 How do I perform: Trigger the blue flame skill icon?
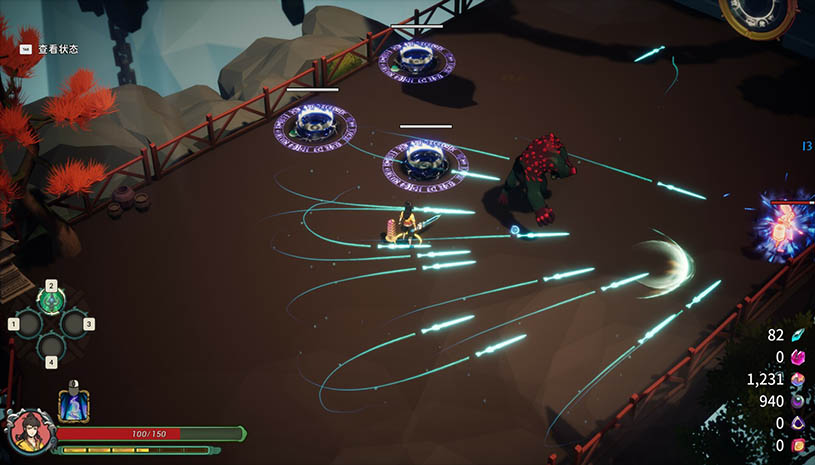click(x=74, y=405)
